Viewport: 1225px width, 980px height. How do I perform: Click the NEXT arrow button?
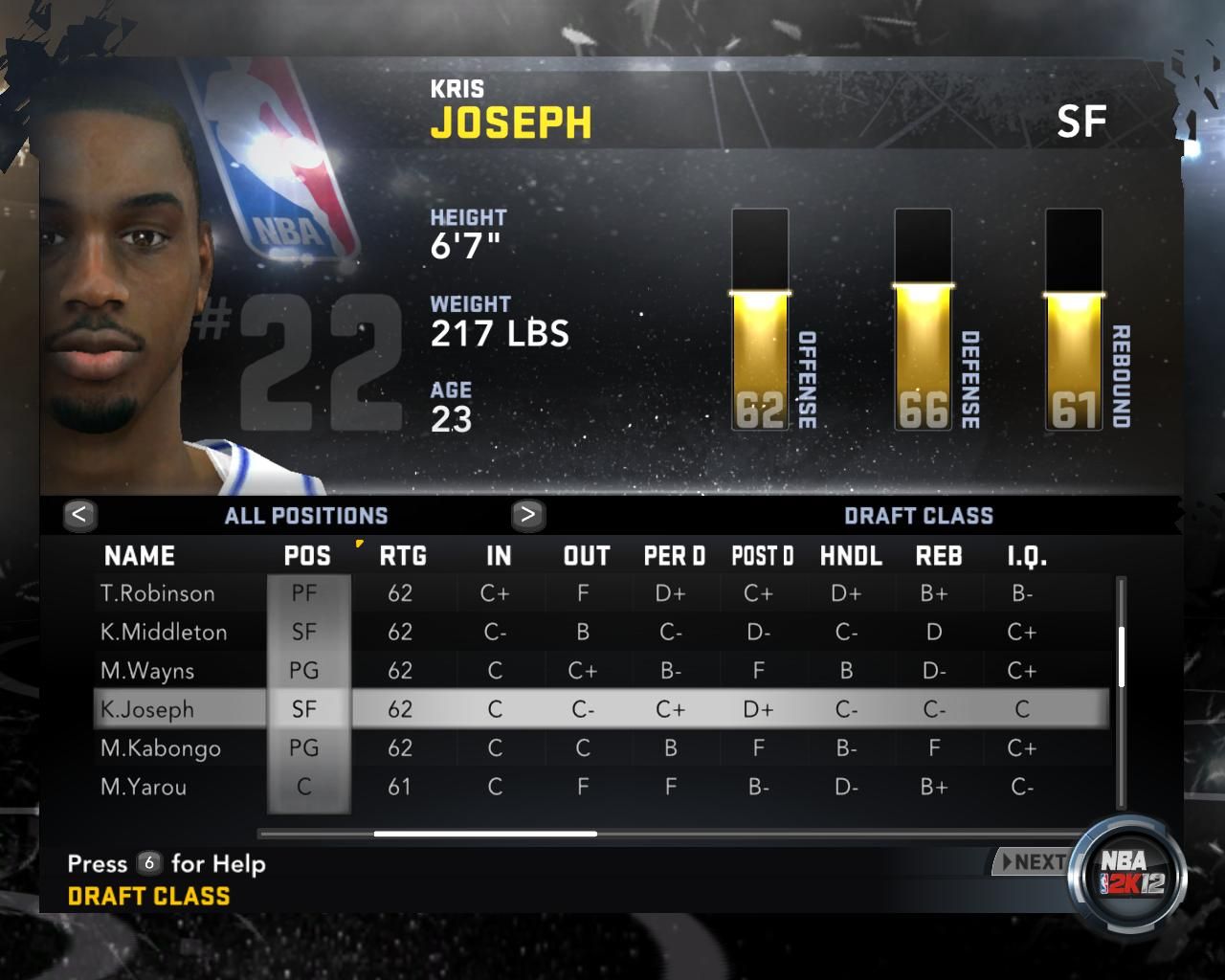(x=1032, y=862)
